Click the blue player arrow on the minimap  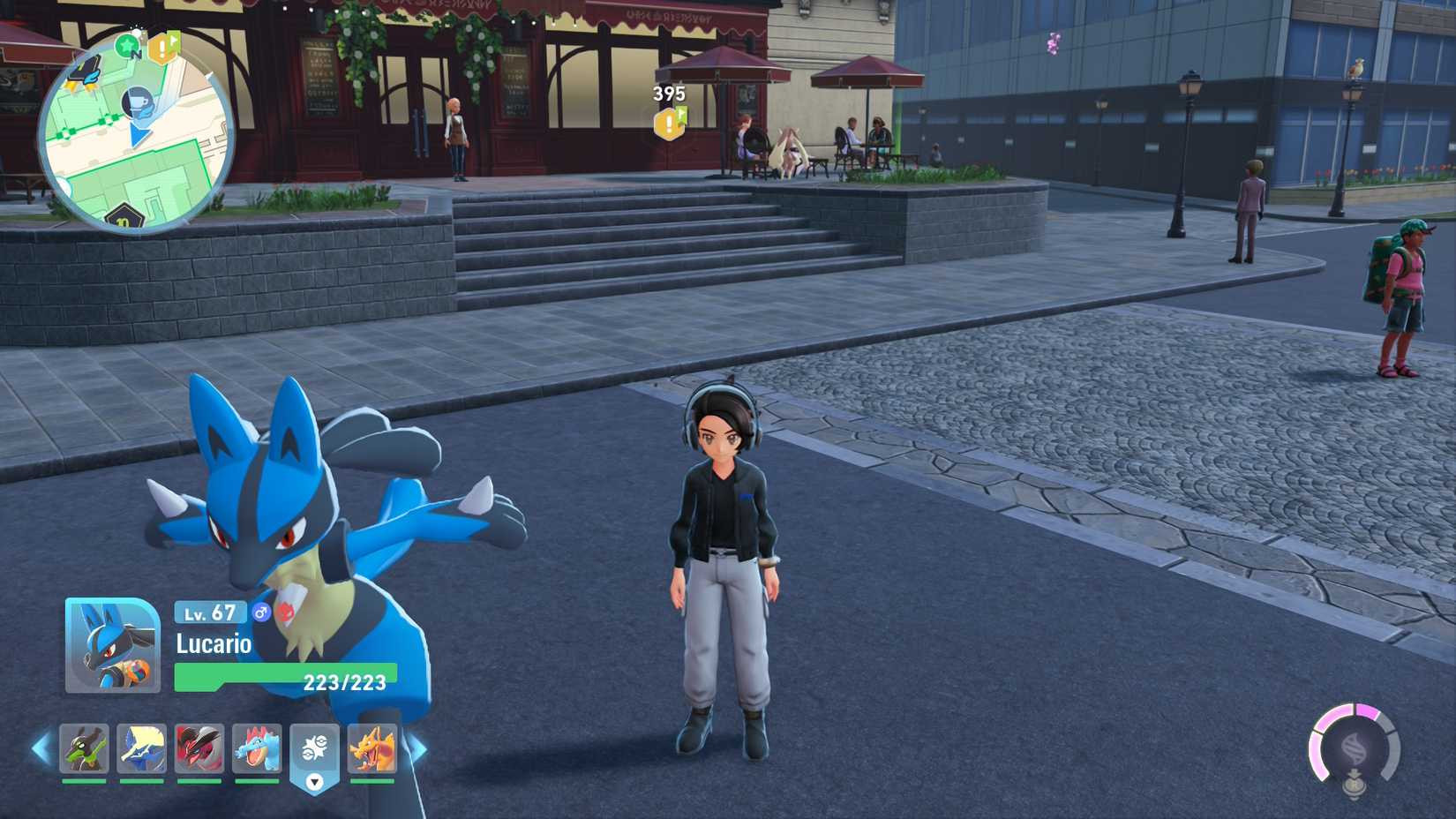(139, 134)
